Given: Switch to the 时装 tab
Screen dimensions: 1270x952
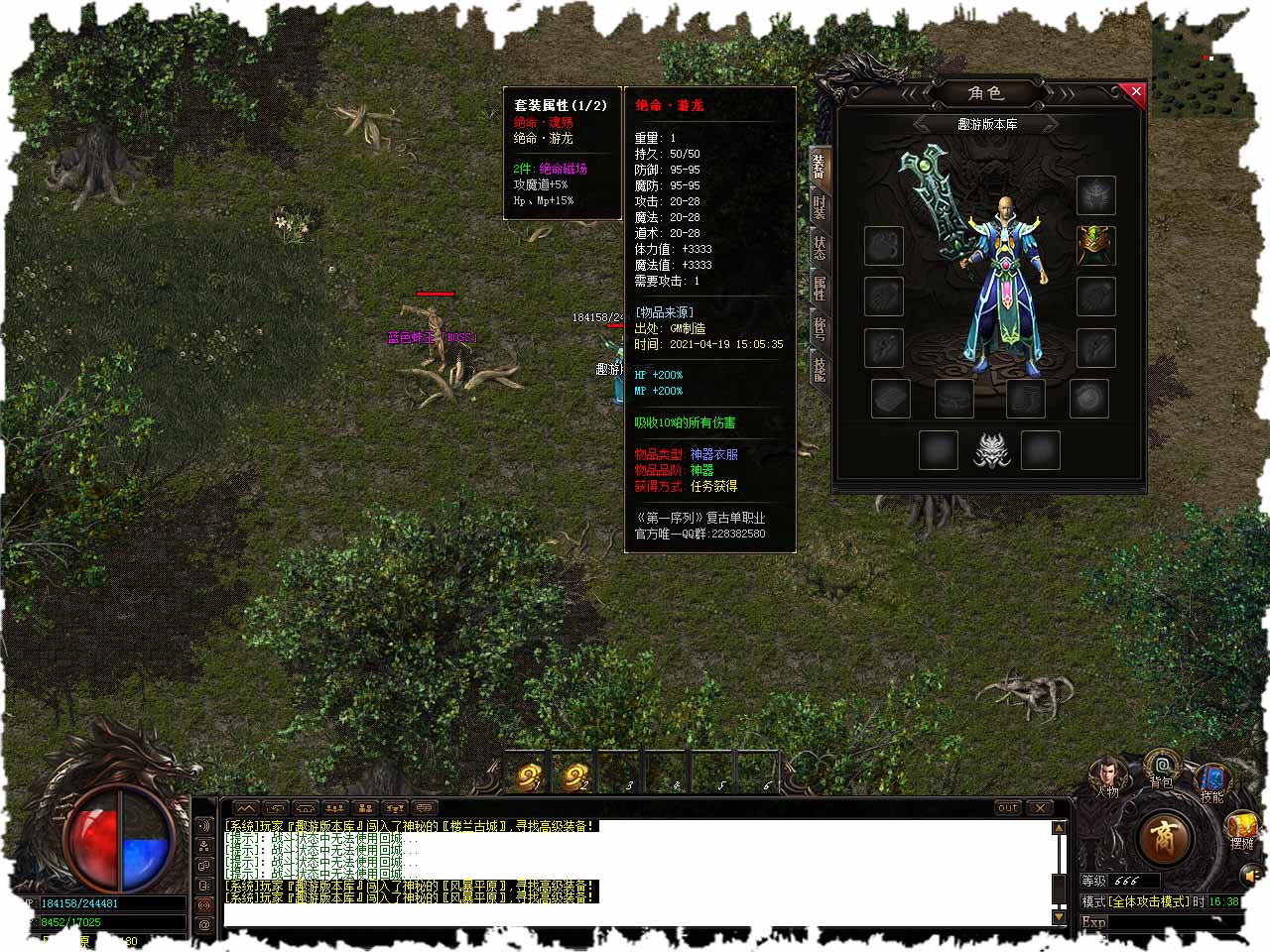Looking at the screenshot, I should click(x=820, y=206).
